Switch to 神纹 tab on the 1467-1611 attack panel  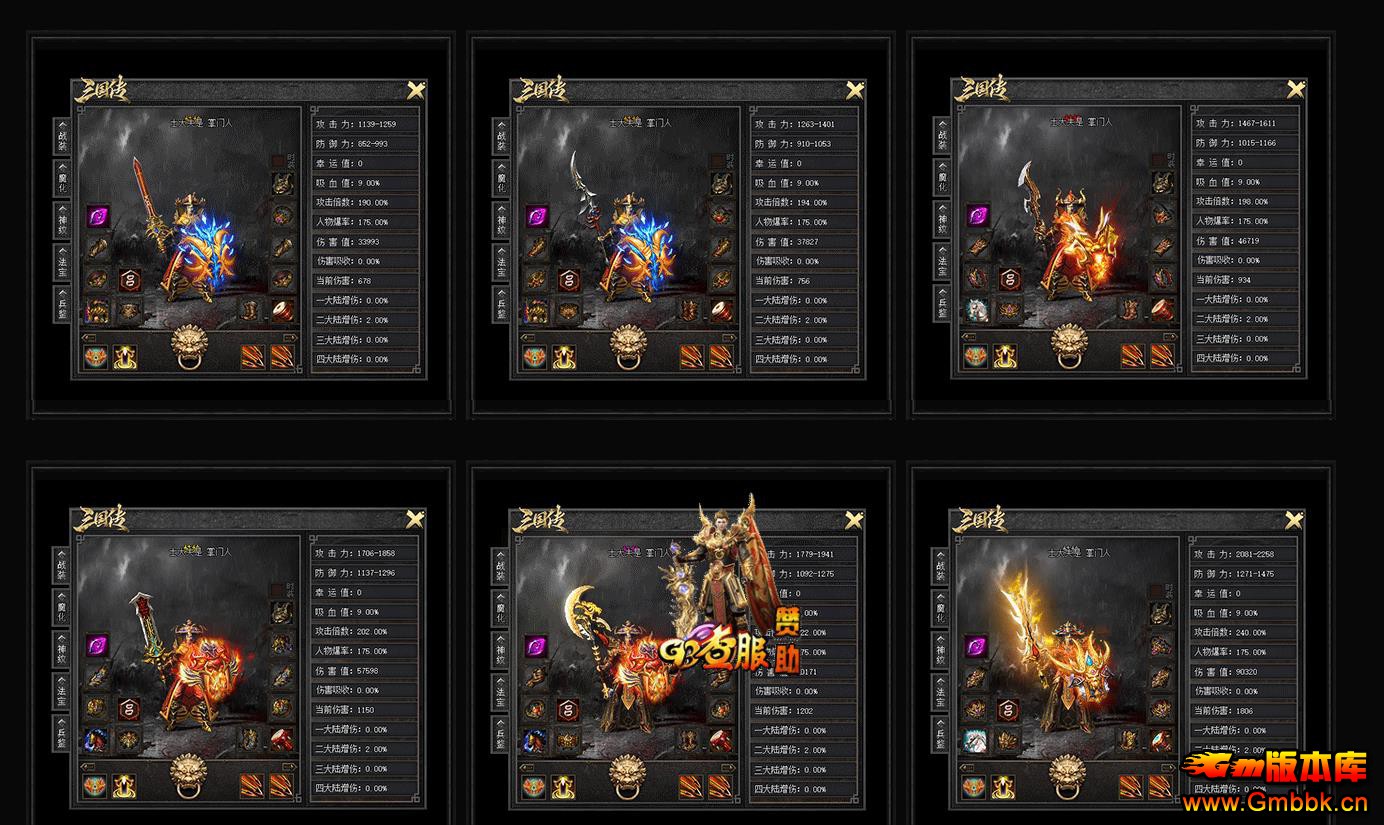[941, 220]
